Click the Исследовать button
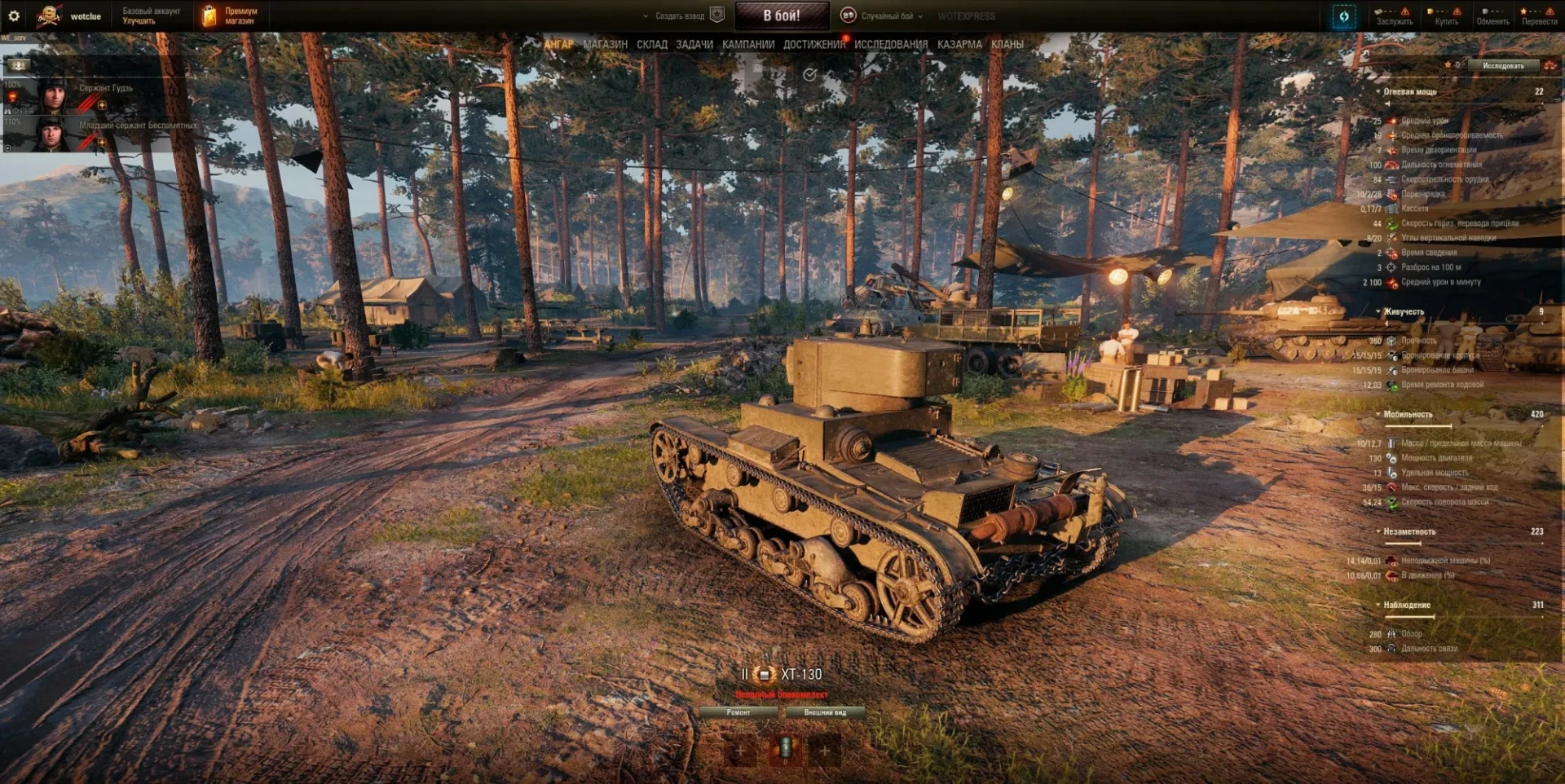The width and height of the screenshot is (1565, 784). [x=1502, y=65]
